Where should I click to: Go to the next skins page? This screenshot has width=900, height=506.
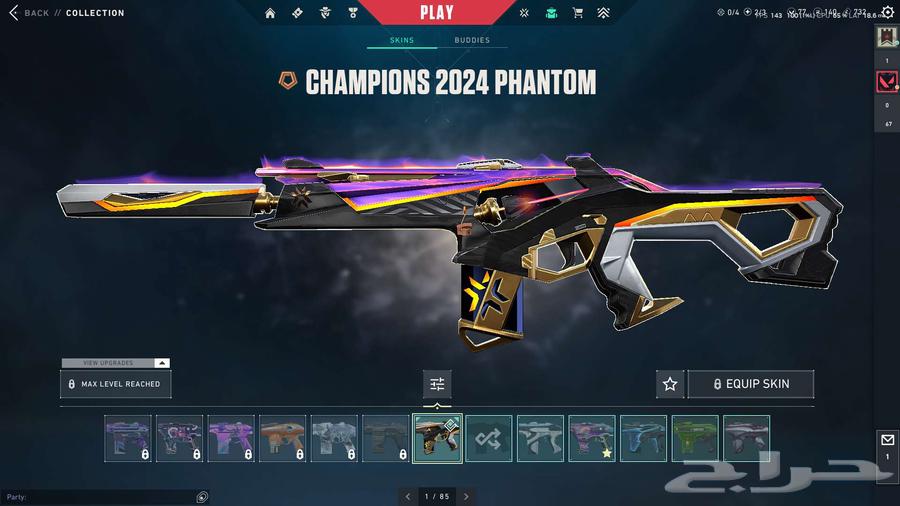coord(466,496)
